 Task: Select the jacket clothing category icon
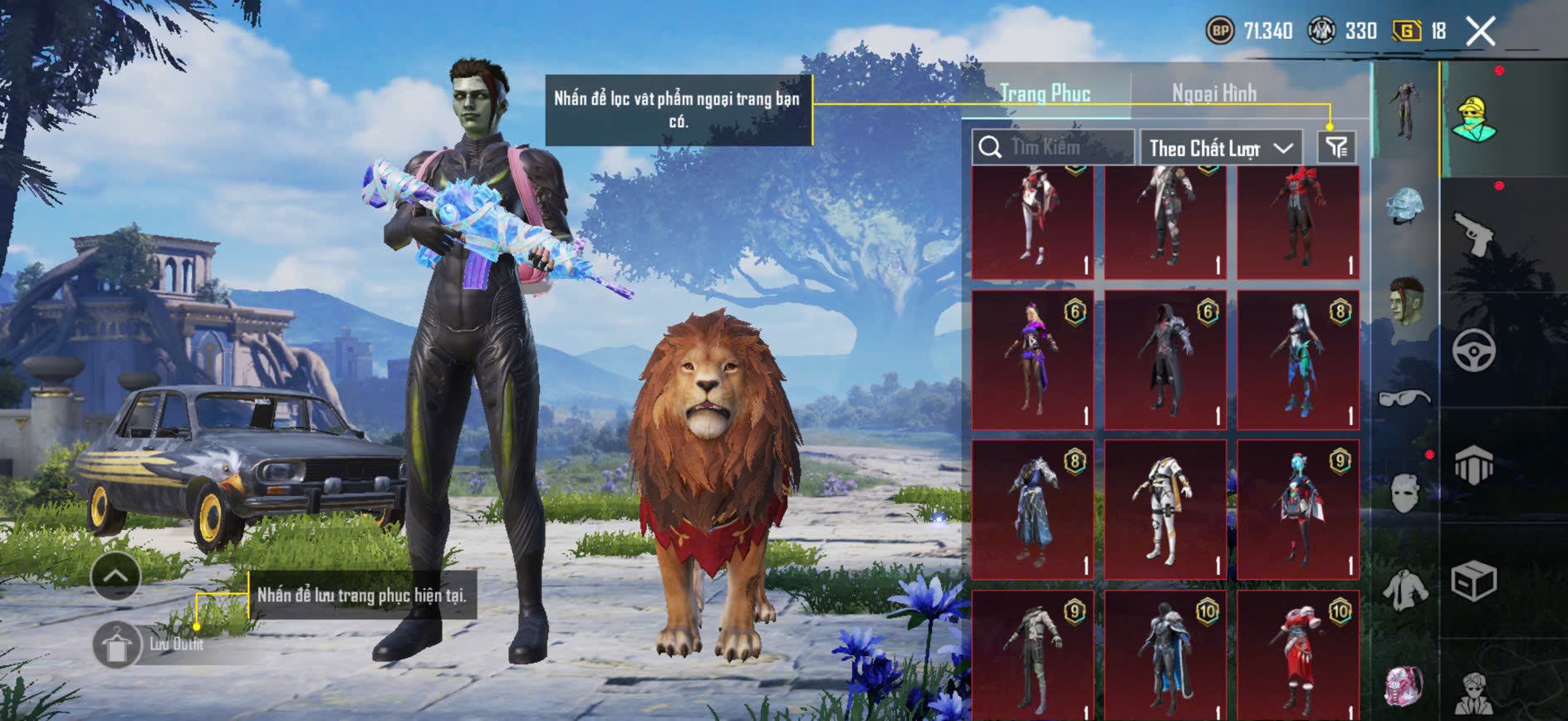(1404, 590)
